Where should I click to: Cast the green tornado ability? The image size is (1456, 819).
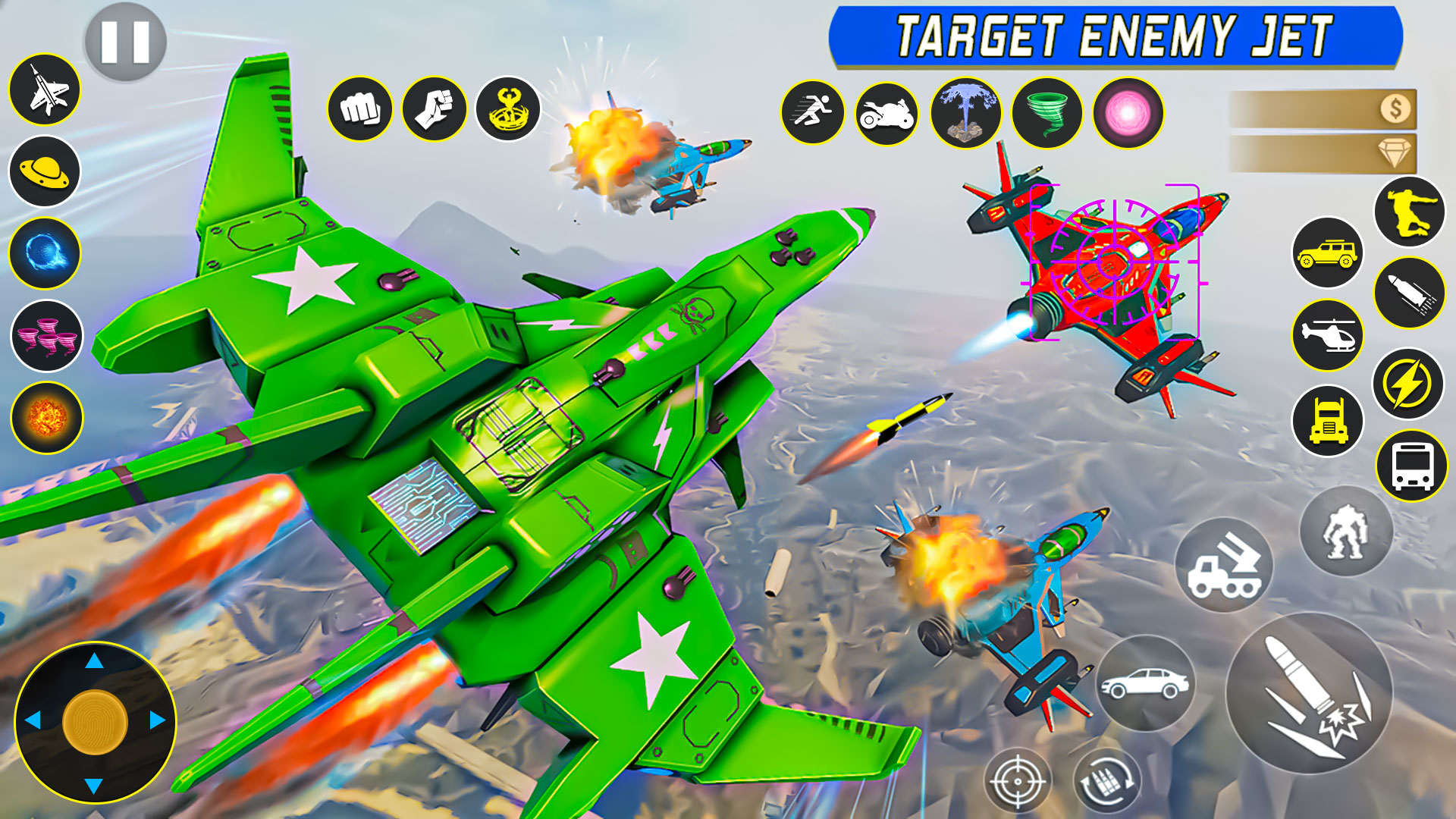pos(1046,113)
